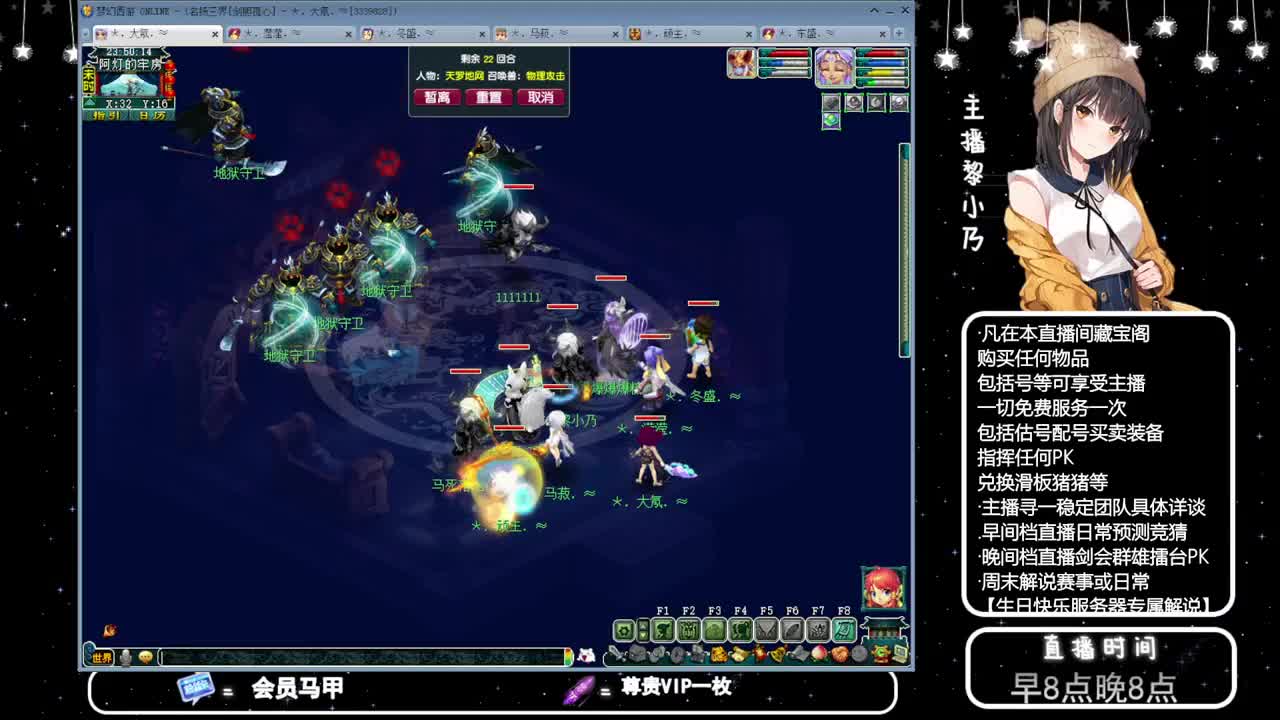This screenshot has height=720, width=1280.
Task: Switch to the 冬盛 character tab
Action: point(410,32)
